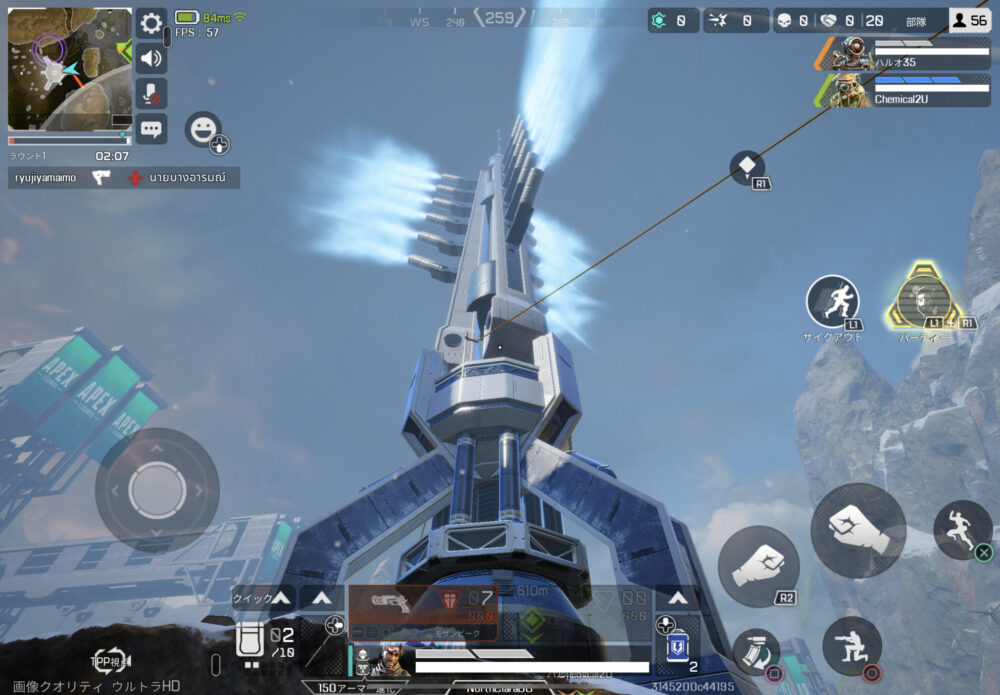Trigger the パーティー ultimate ability
This screenshot has height=695, width=1000.
pos(921,298)
